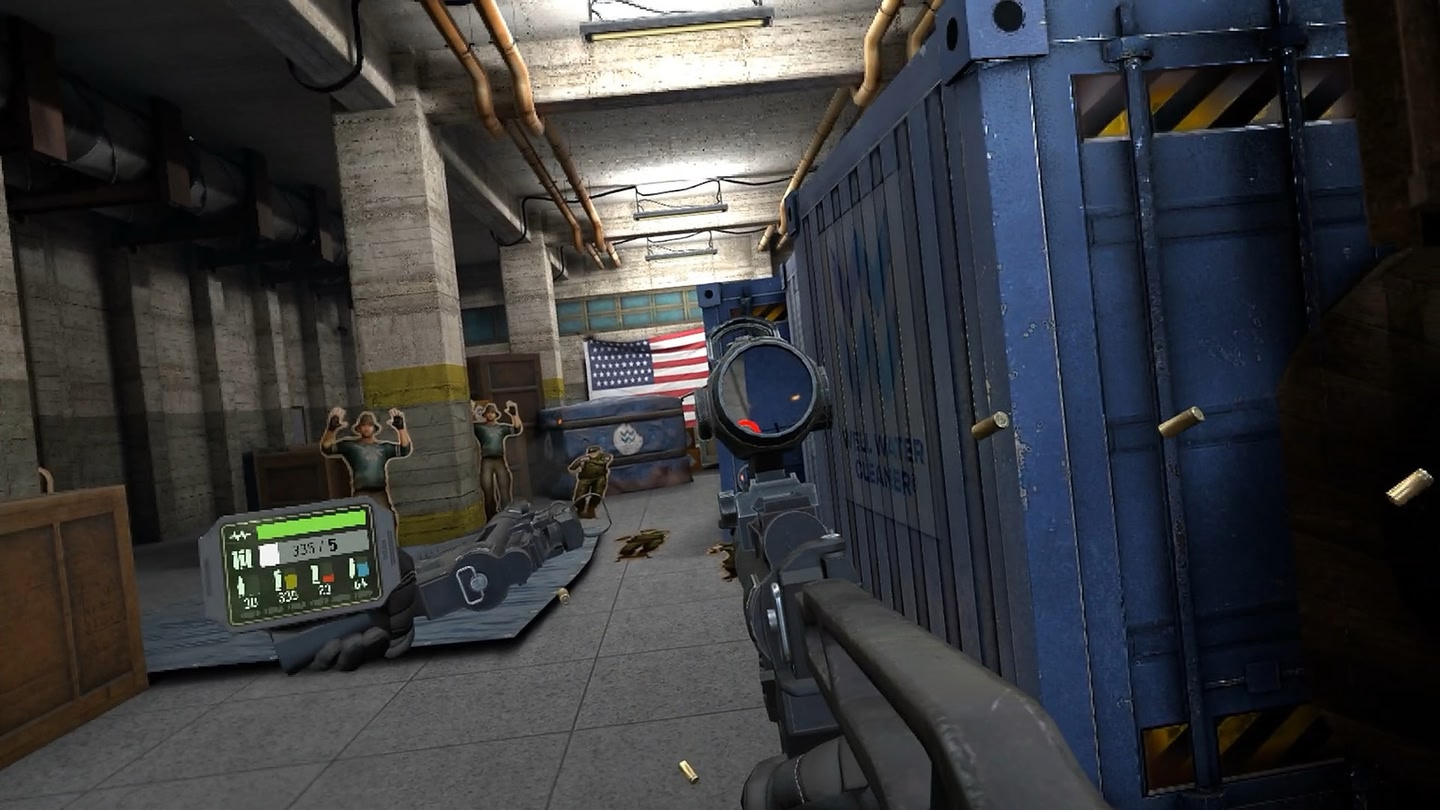
Task: Click the green health bar on the wrist display
Action: [x=311, y=524]
